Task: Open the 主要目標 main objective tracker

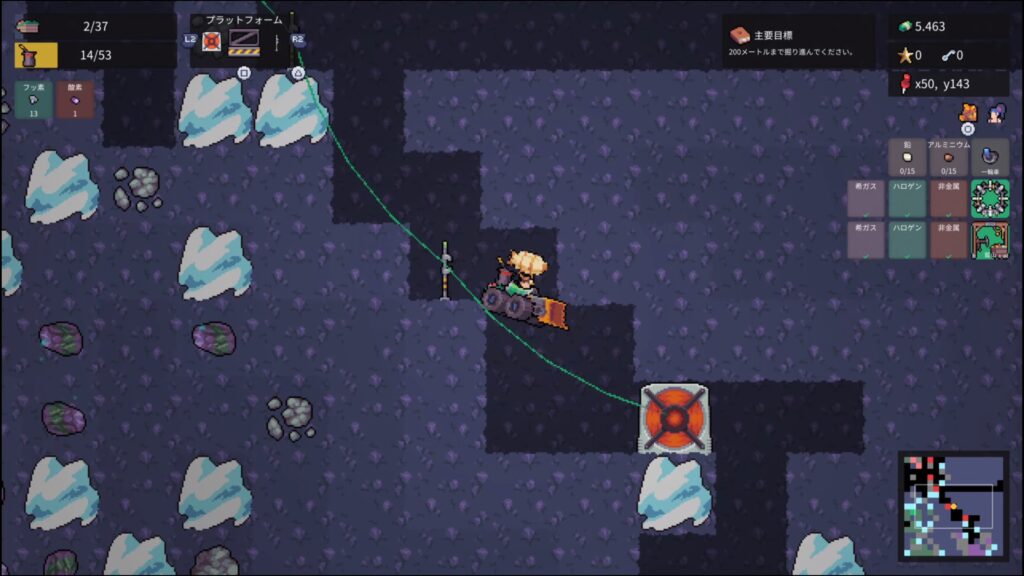Action: pyautogui.click(x=797, y=42)
